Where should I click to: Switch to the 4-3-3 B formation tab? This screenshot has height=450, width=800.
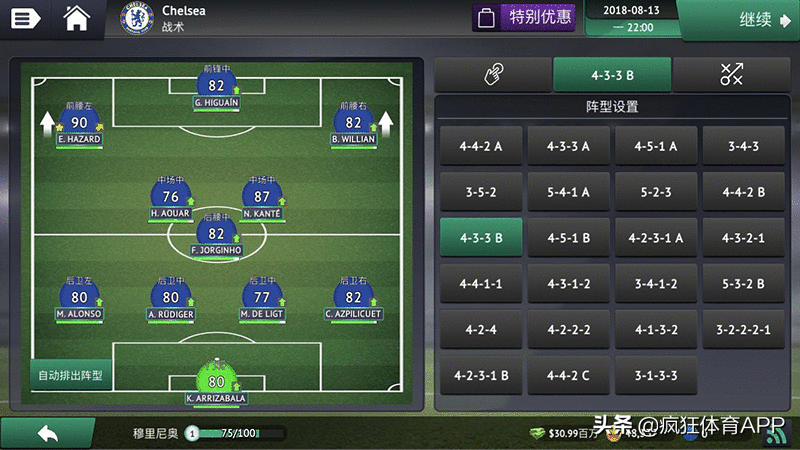(612, 75)
